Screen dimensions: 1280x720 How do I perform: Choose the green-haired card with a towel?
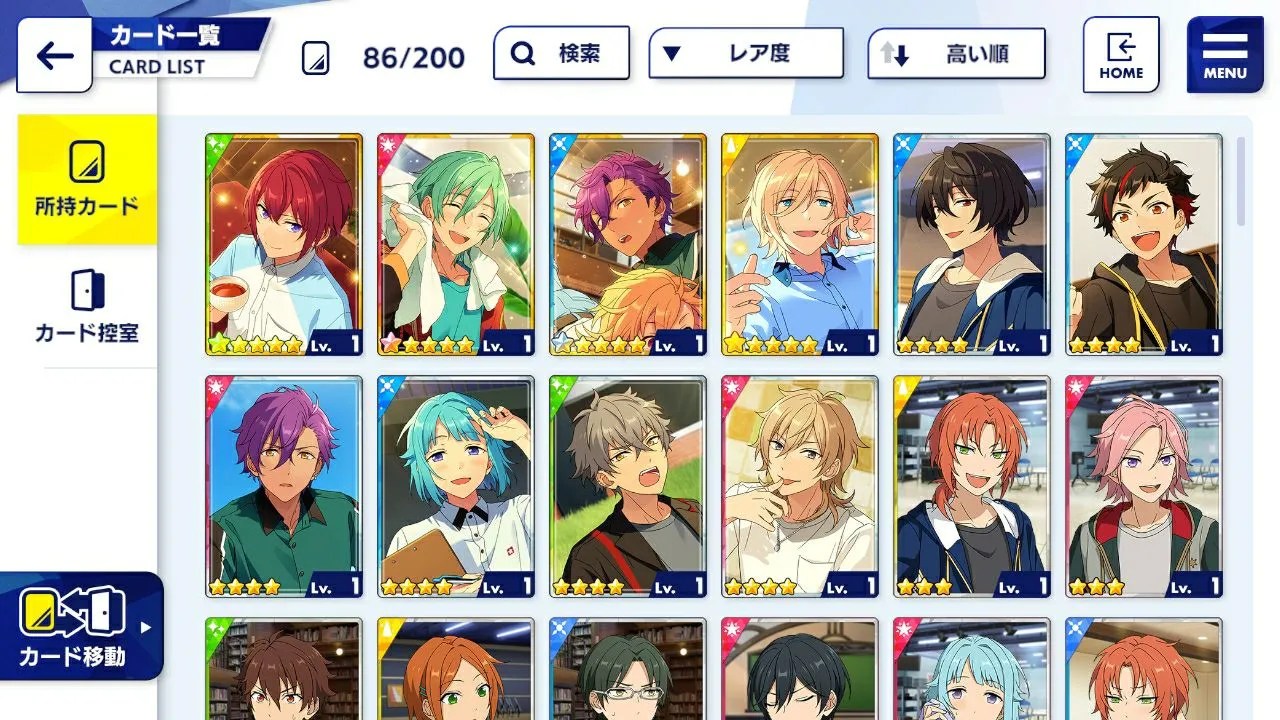(456, 245)
